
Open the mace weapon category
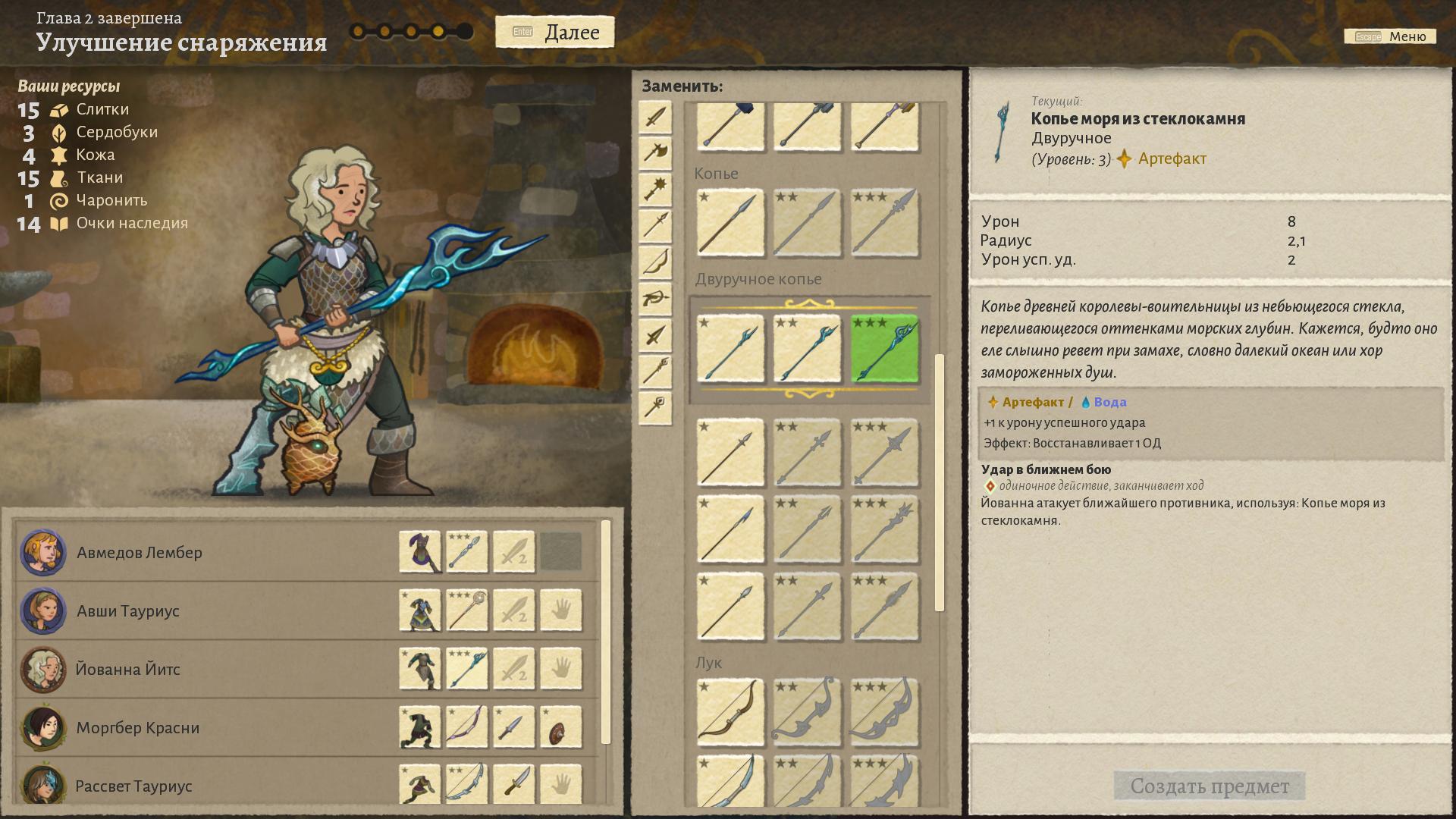655,189
